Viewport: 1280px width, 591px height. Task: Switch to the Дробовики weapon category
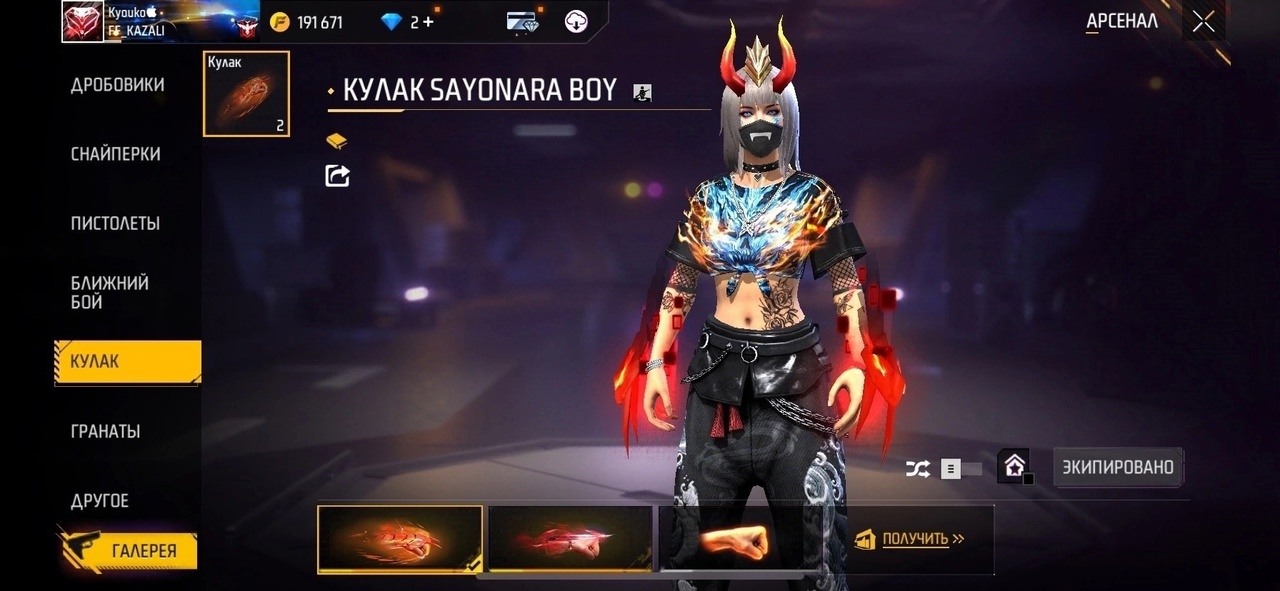coord(117,85)
